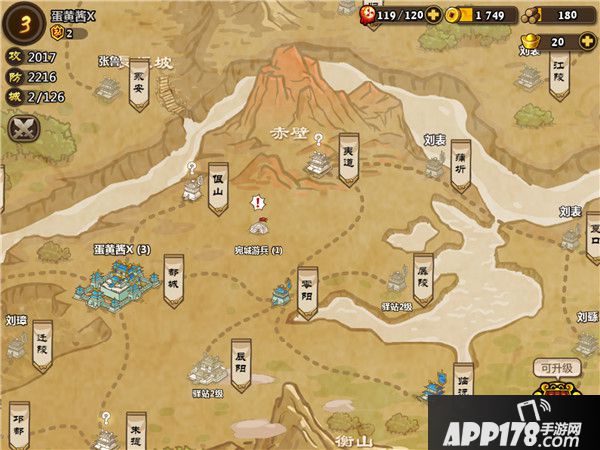Screen dimensions: 600x450
Task: Select the 辰阳 city banner
Action: click(x=240, y=362)
